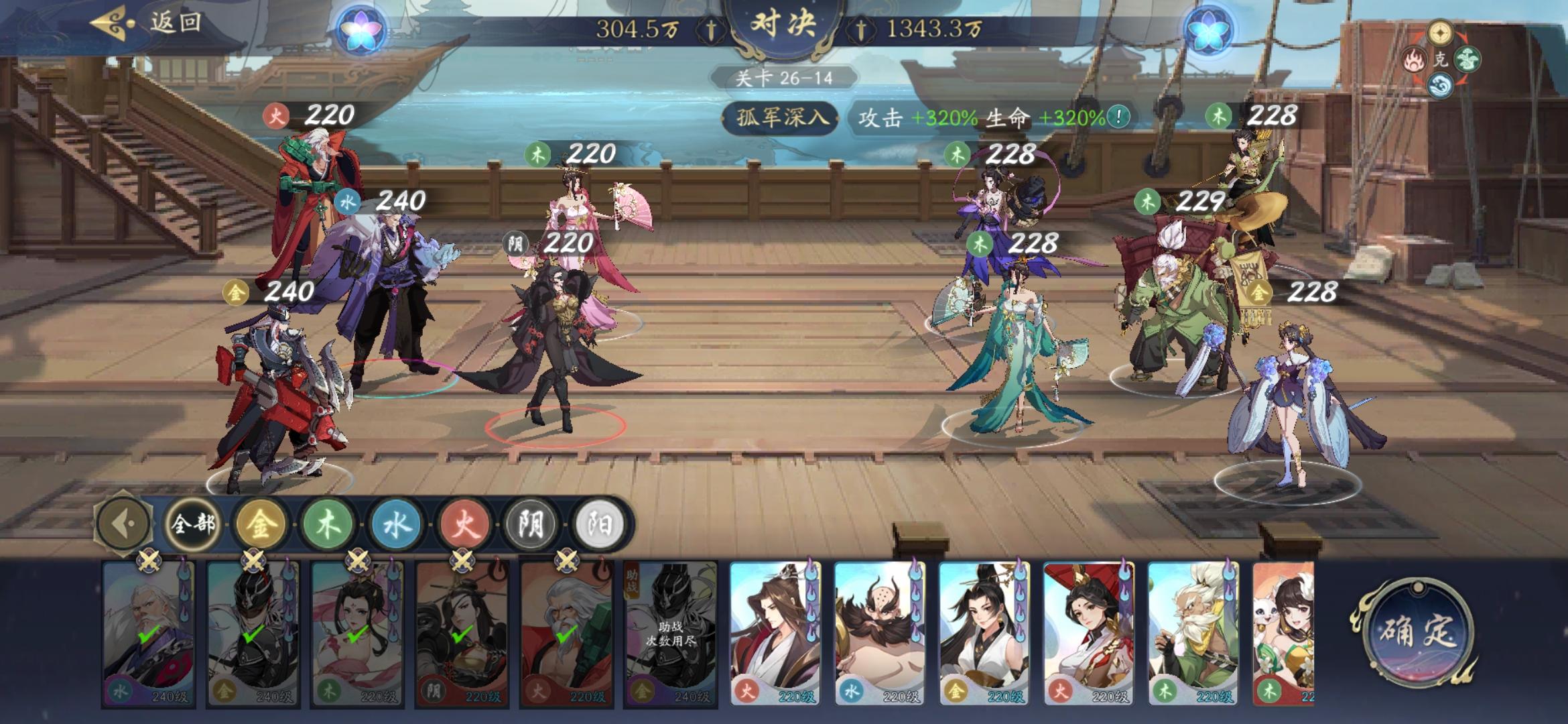Open the 孤军深入 buff detail banner

coord(779,118)
